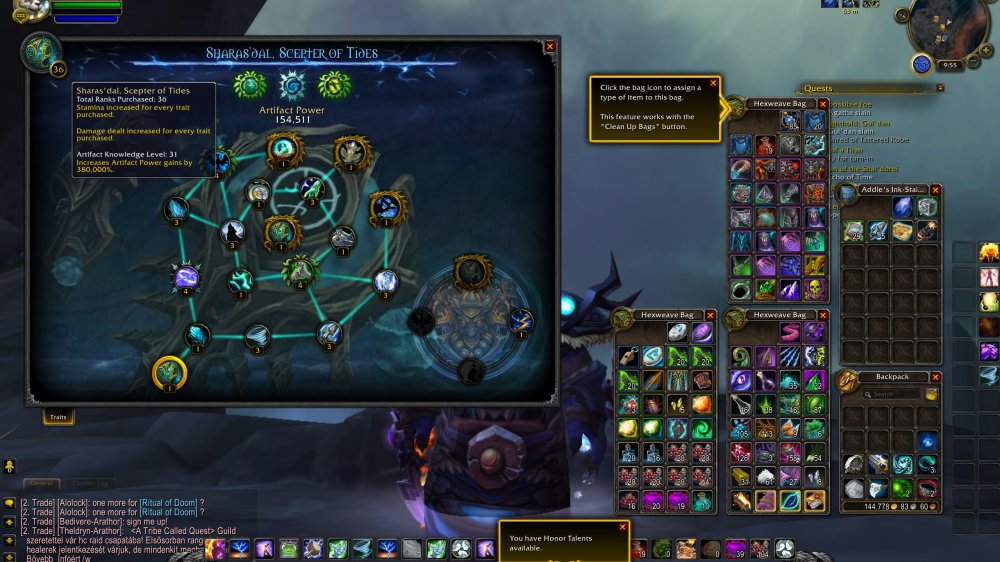Dismiss the Honor Talents available alert
This screenshot has width=1000, height=562.
click(x=622, y=526)
